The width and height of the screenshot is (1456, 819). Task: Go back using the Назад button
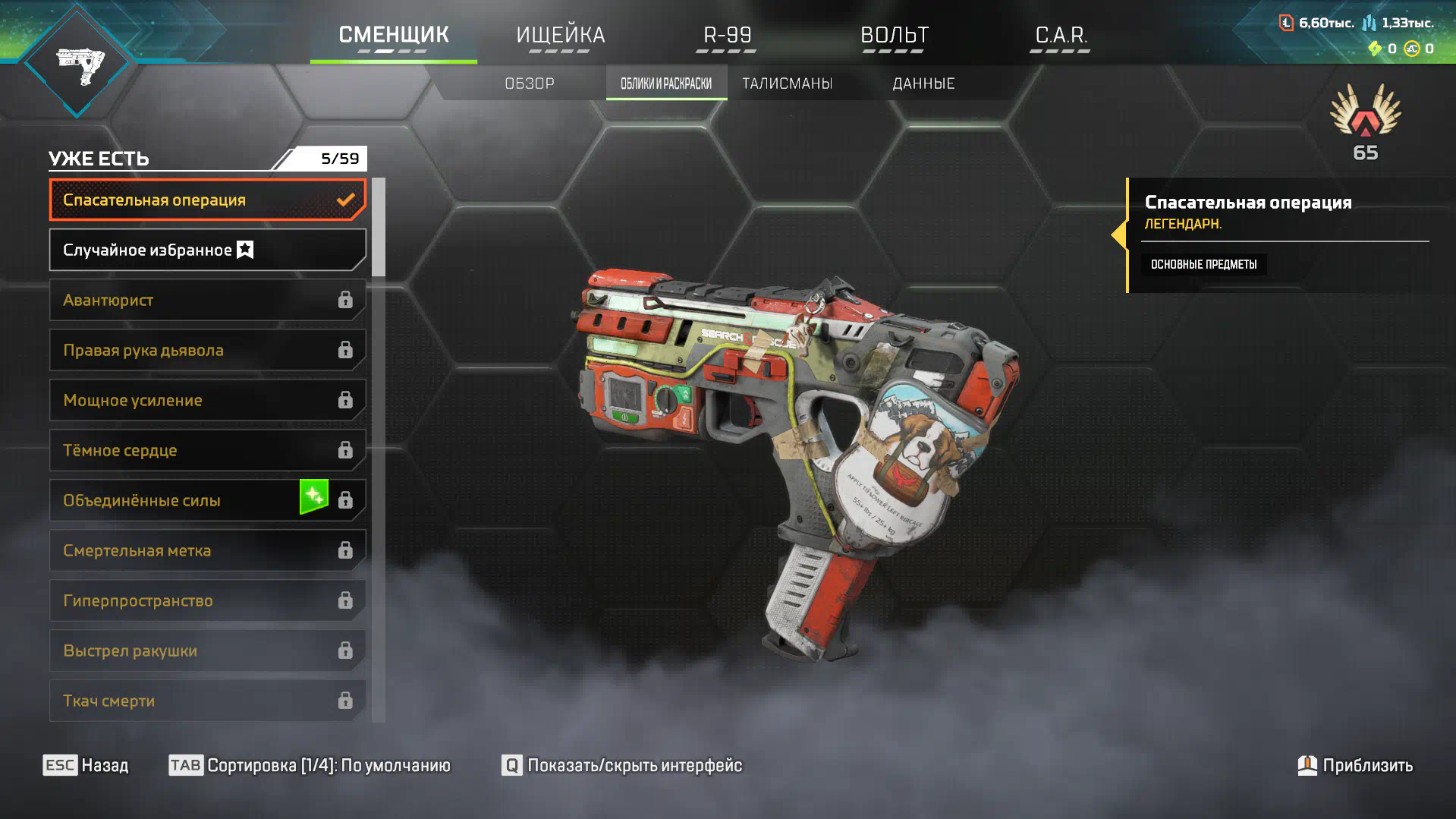(x=86, y=765)
